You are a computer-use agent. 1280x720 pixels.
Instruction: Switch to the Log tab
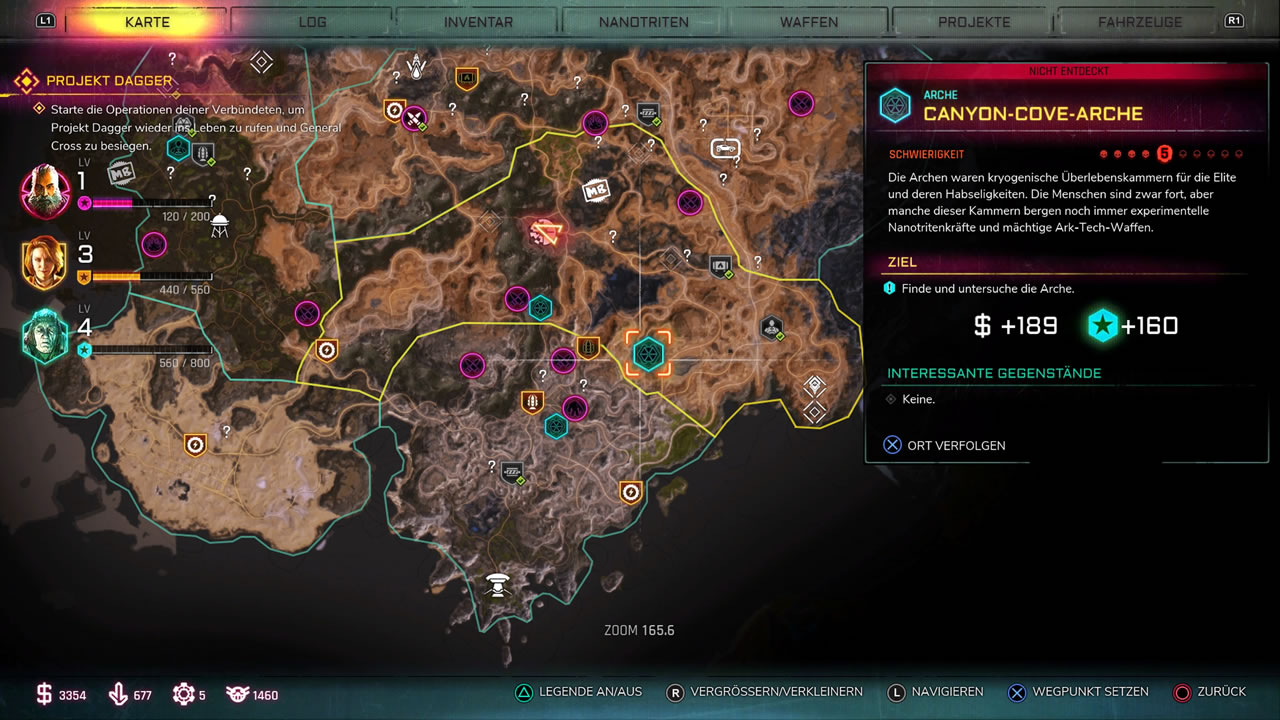312,21
